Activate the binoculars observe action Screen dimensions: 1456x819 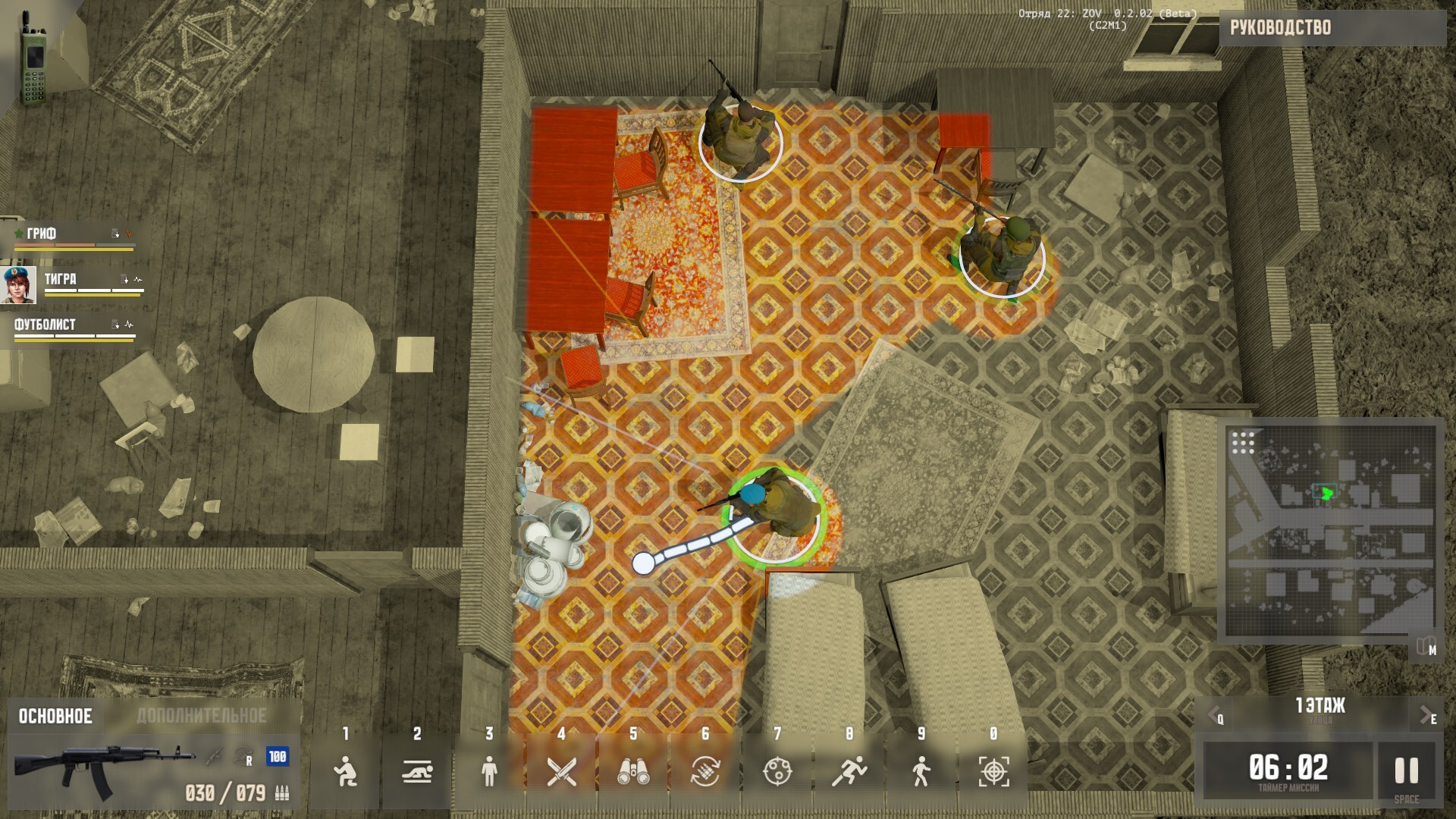pyautogui.click(x=633, y=772)
